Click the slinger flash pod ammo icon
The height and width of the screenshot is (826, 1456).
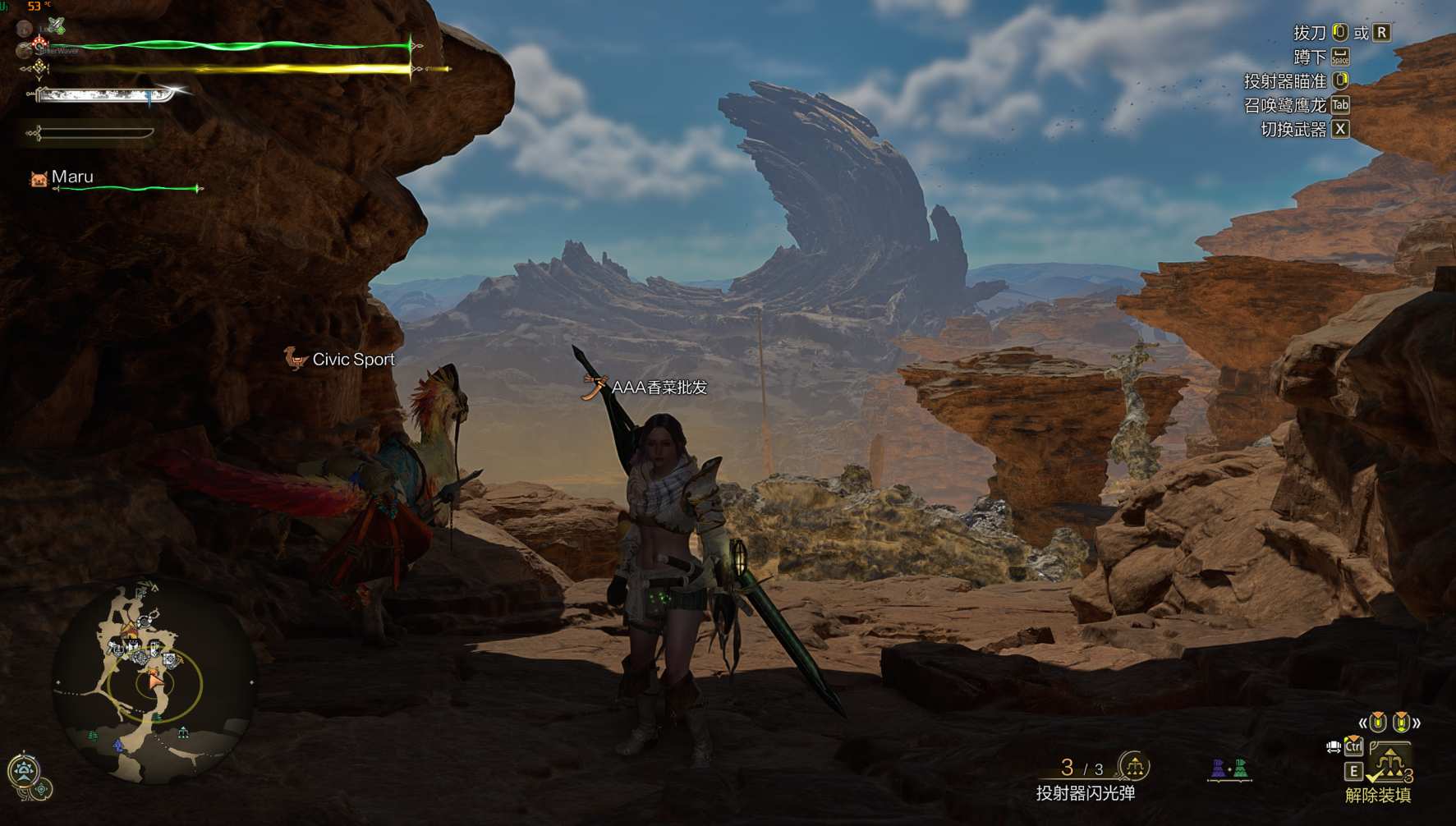(x=1134, y=767)
